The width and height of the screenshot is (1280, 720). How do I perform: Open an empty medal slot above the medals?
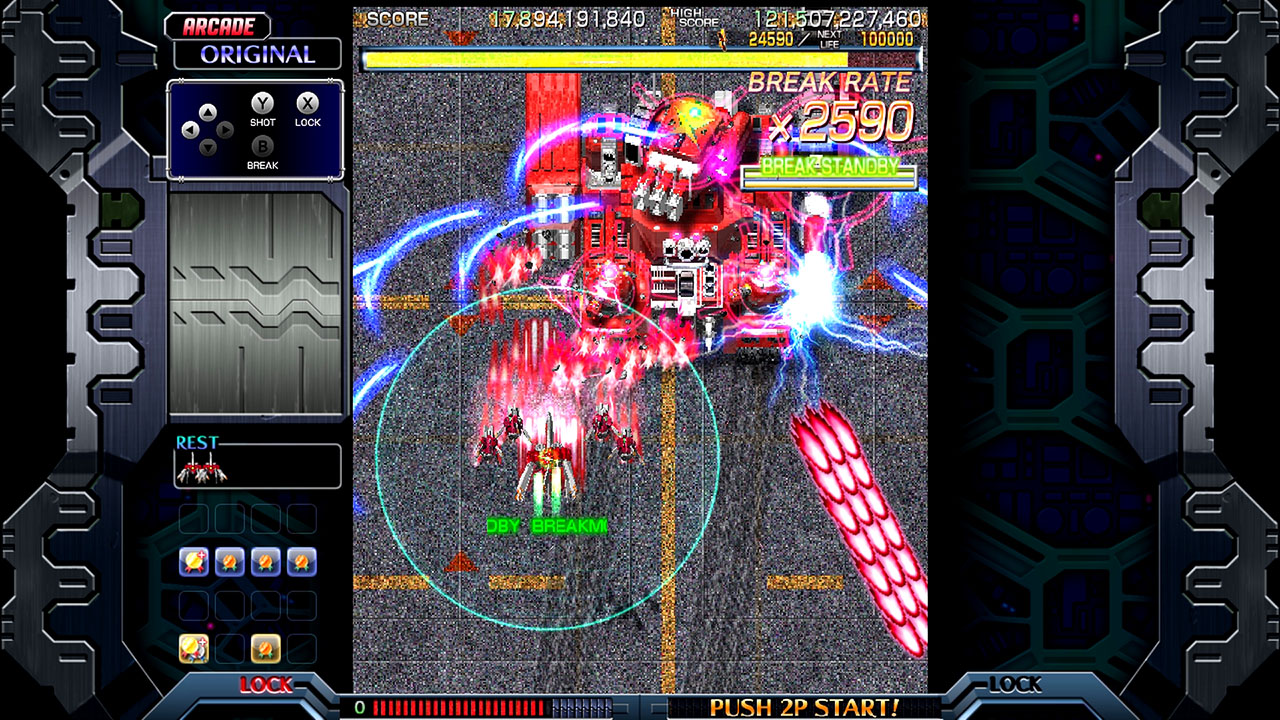click(x=194, y=518)
